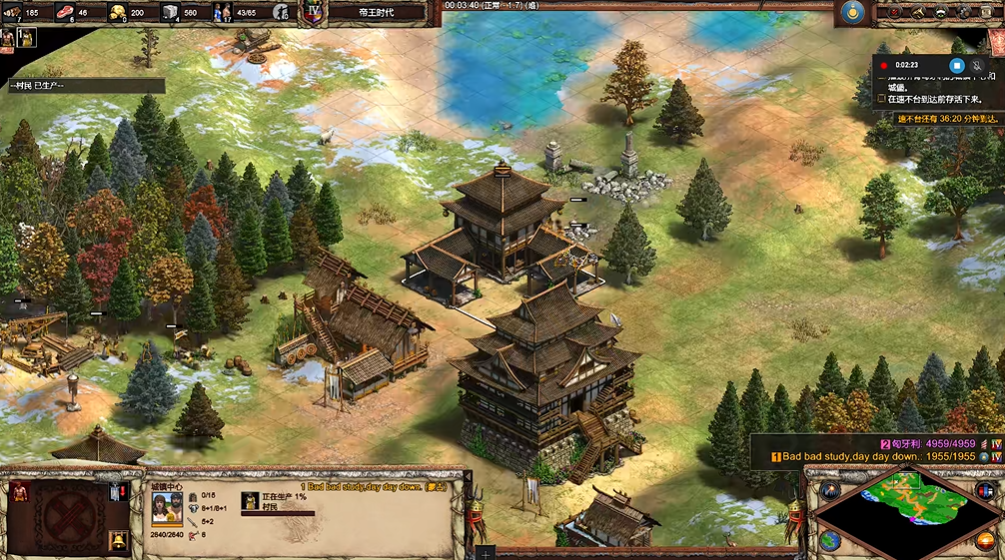The height and width of the screenshot is (560, 1005).
Task: Cancel the villager being trained in the queue
Action: (250, 501)
